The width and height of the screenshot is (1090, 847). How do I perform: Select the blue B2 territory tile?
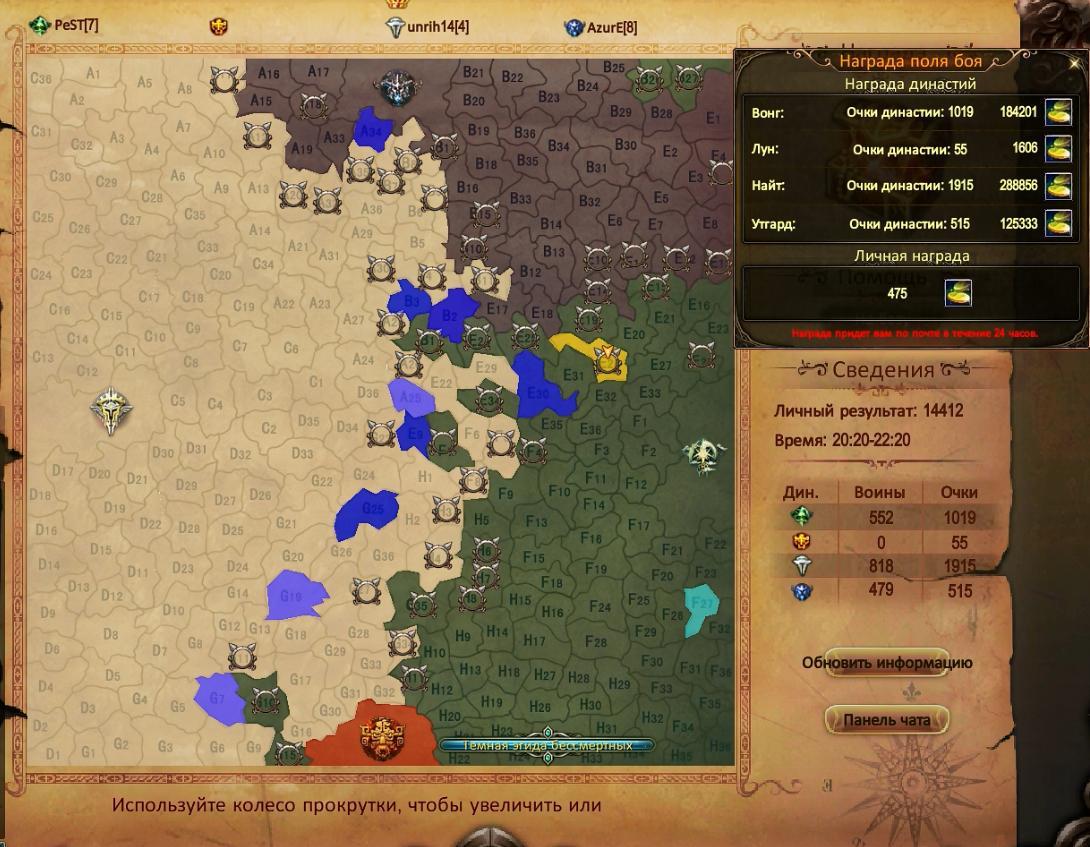(x=453, y=312)
